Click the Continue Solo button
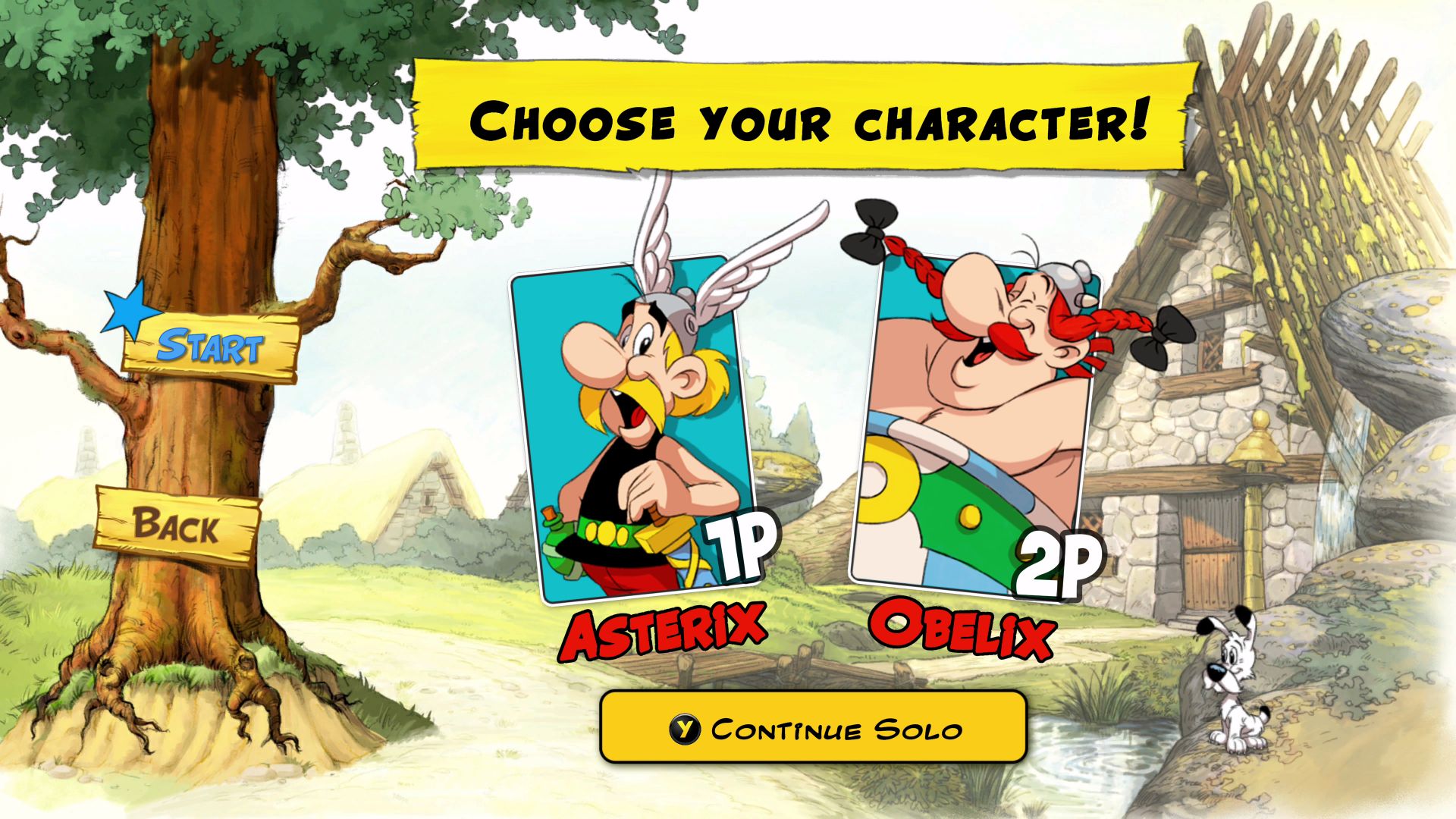The width and height of the screenshot is (1456, 819). coord(813,729)
